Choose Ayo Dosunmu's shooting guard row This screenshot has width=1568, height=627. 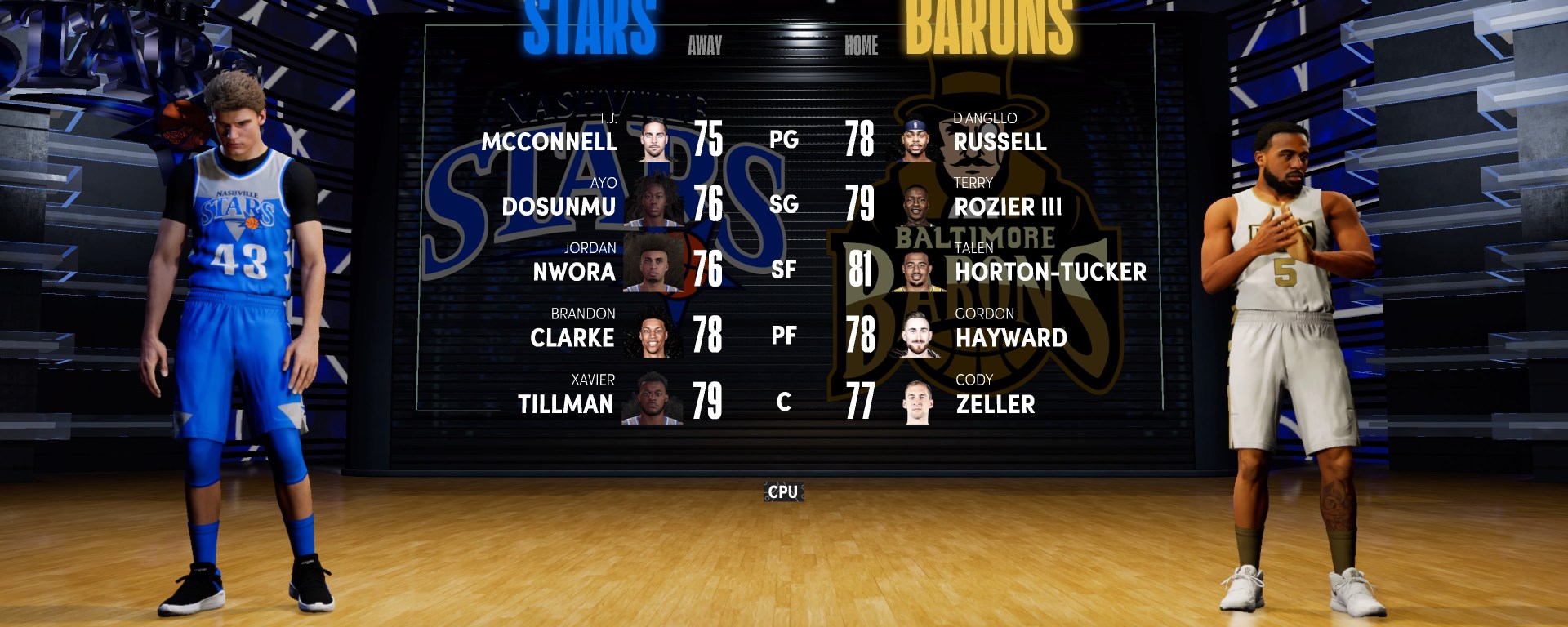click(x=559, y=206)
